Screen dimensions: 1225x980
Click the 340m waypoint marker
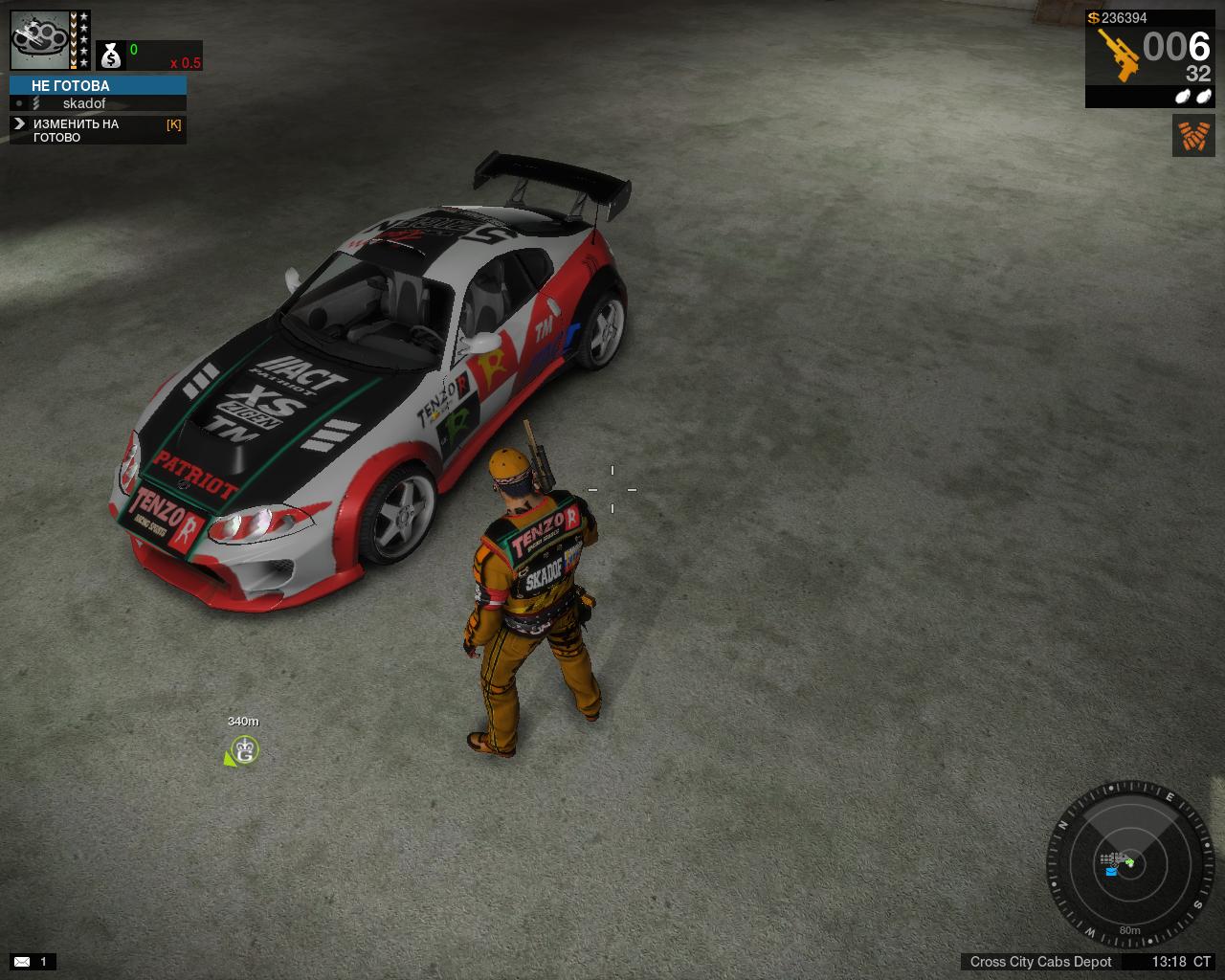pyautogui.click(x=244, y=751)
